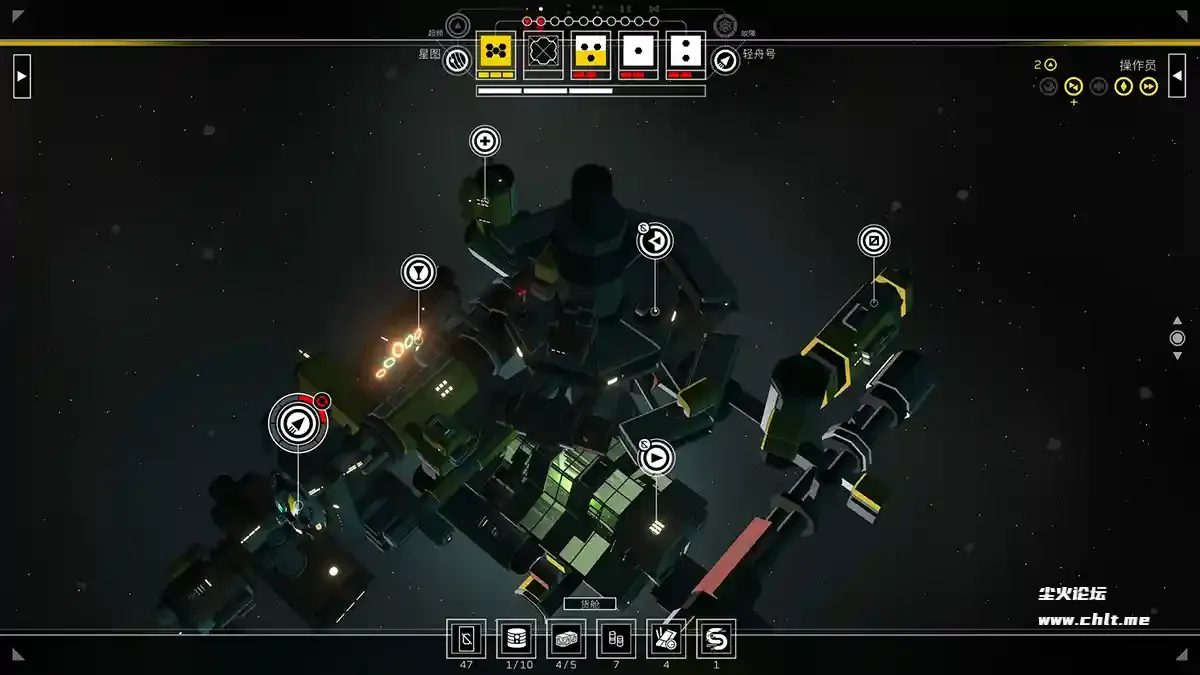Select the play-arrow location marker

point(656,458)
